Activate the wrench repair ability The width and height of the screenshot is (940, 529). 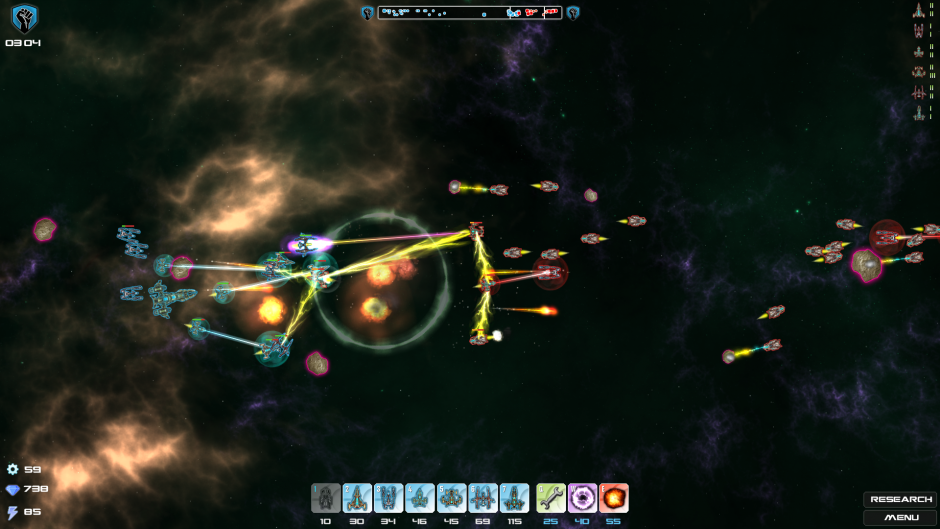[551, 498]
